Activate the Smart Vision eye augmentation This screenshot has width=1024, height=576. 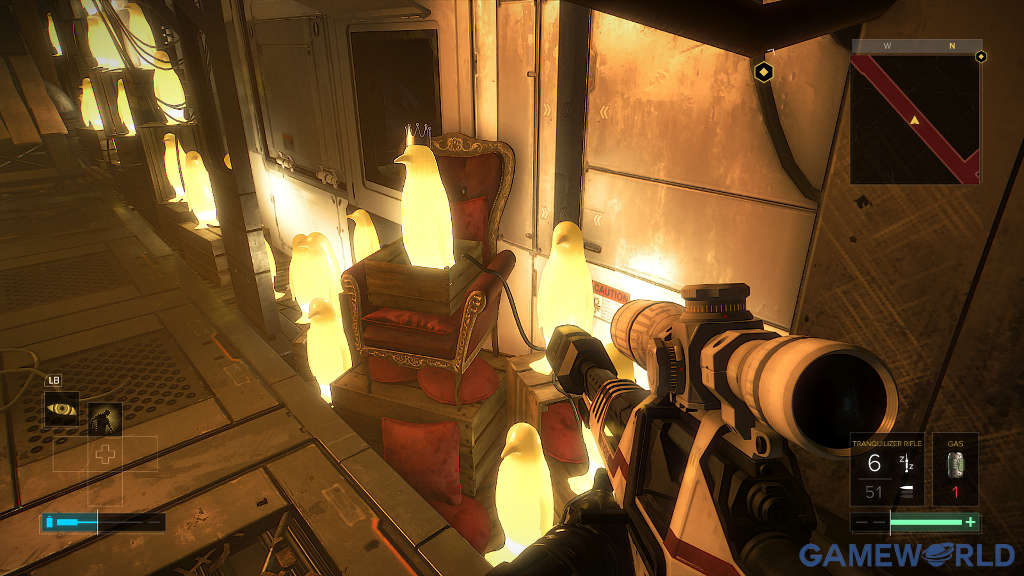tap(62, 408)
